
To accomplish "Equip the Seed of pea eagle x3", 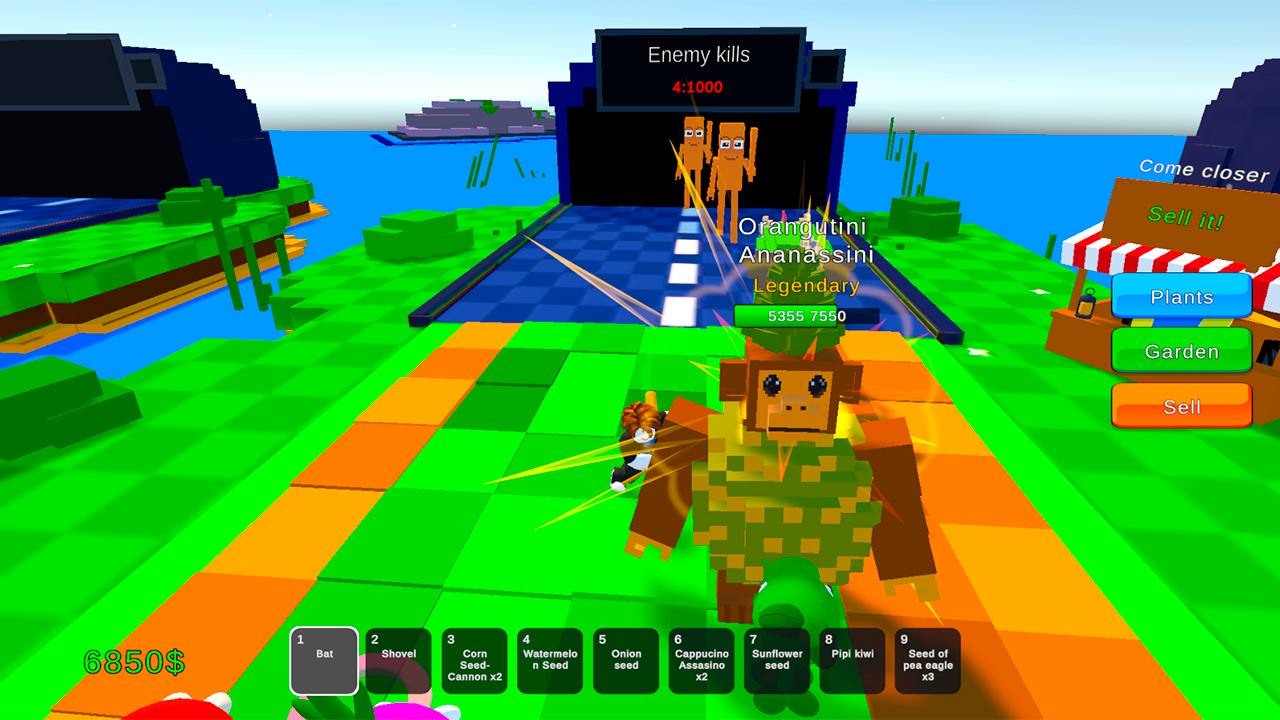I will pos(927,660).
